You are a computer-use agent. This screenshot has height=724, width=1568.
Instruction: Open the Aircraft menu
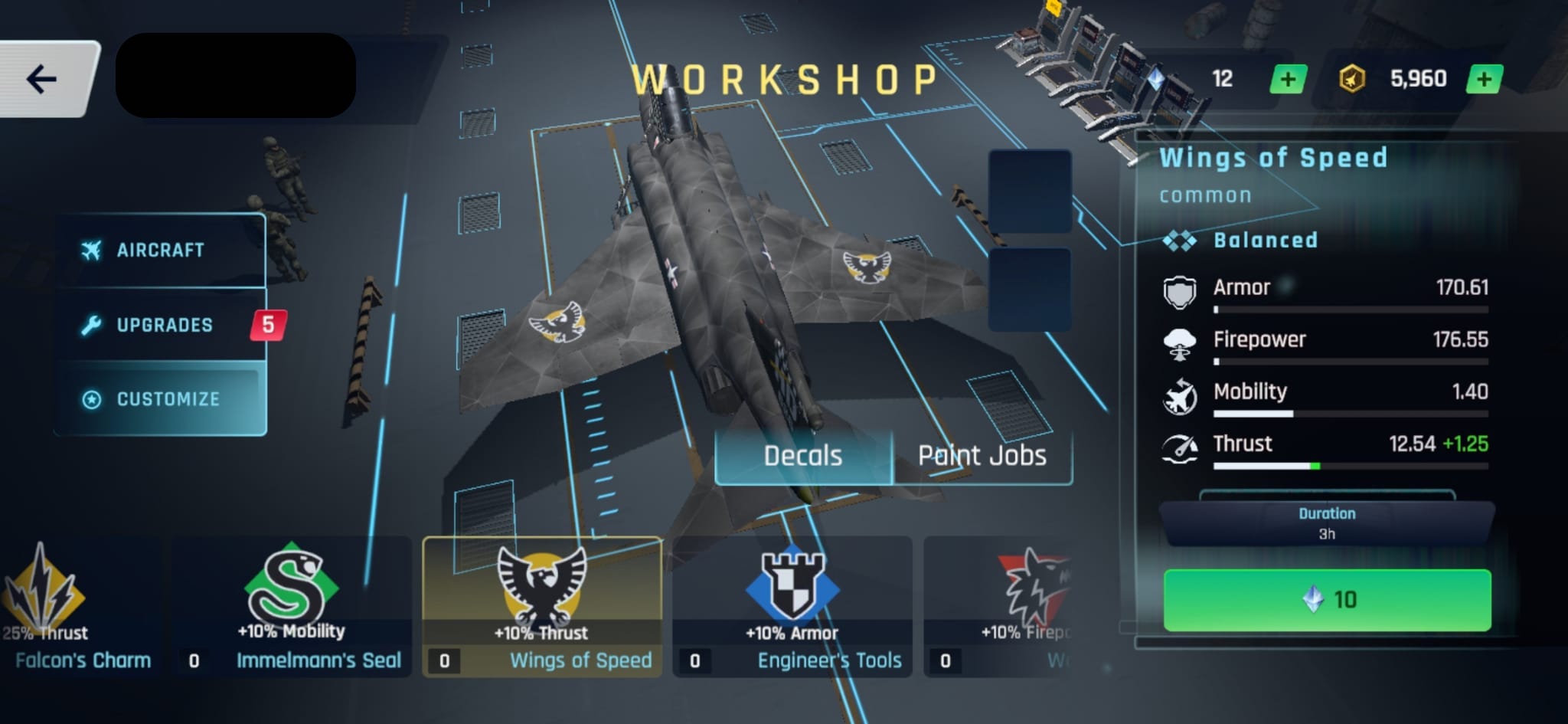[x=161, y=251]
